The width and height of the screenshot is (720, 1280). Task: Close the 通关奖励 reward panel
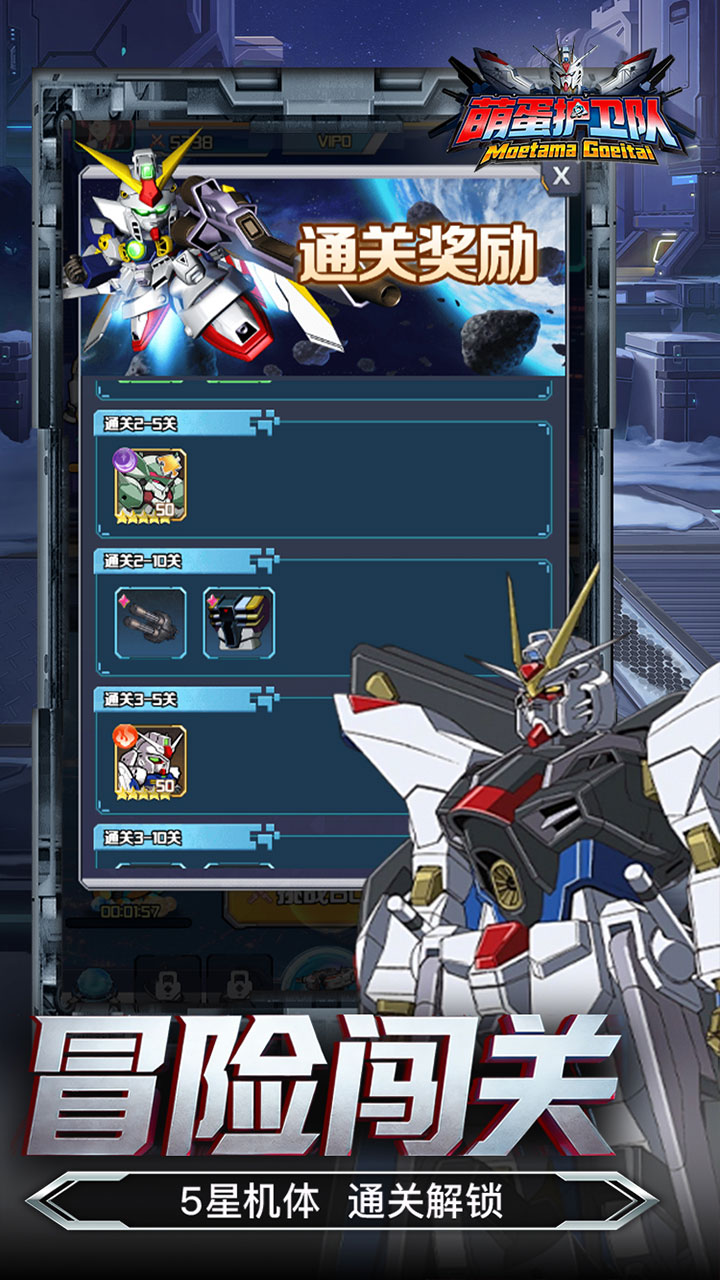point(562,177)
